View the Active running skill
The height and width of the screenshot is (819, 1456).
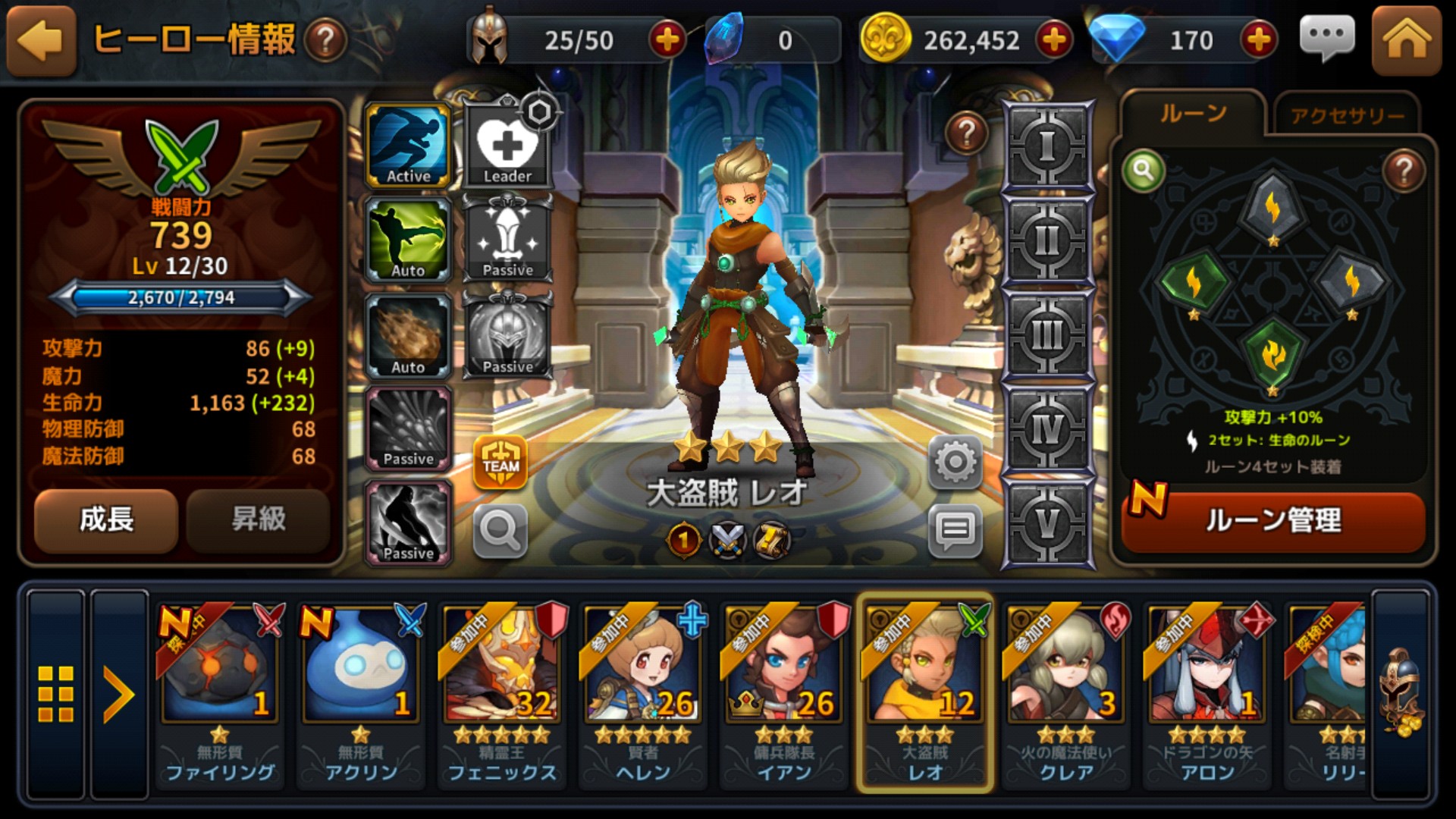[409, 146]
